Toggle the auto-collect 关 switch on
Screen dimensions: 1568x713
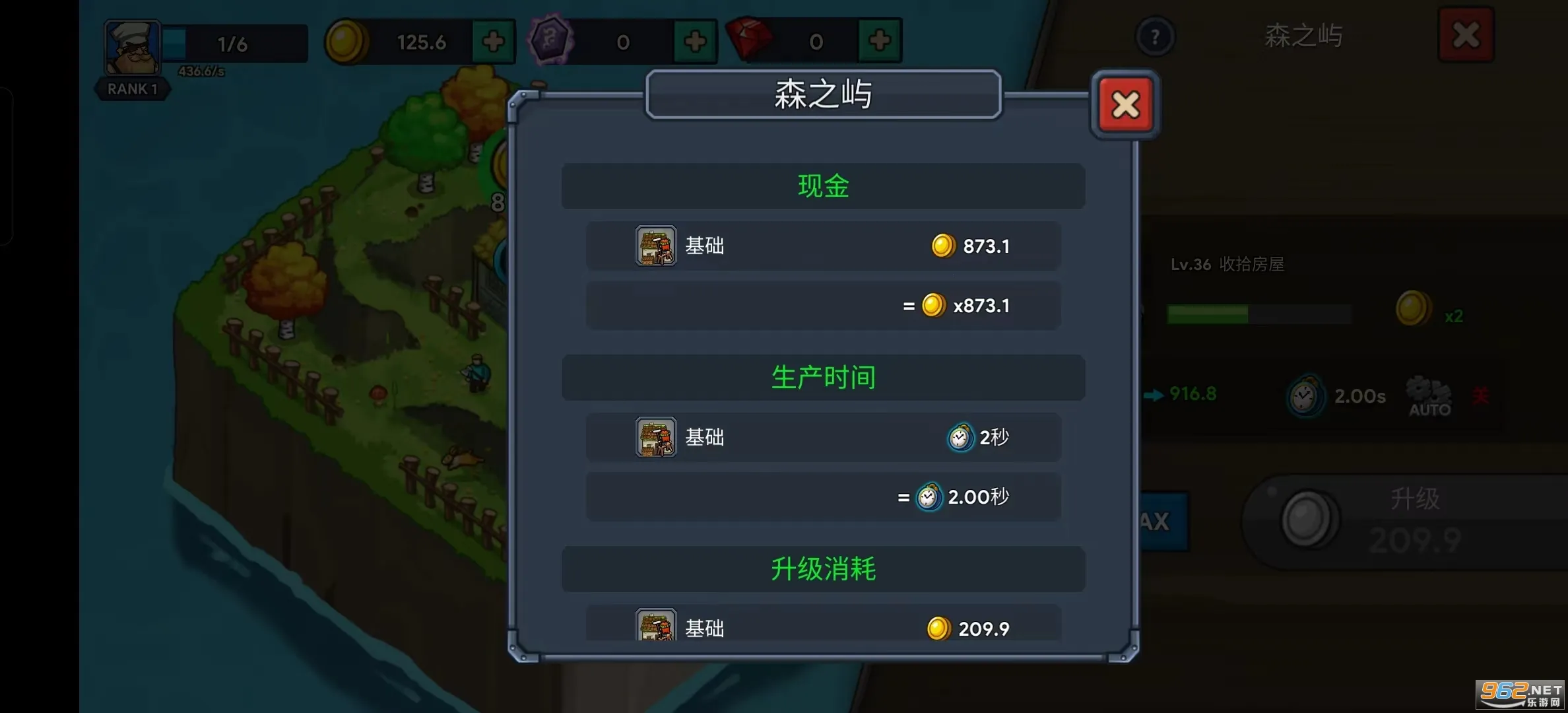[1480, 395]
